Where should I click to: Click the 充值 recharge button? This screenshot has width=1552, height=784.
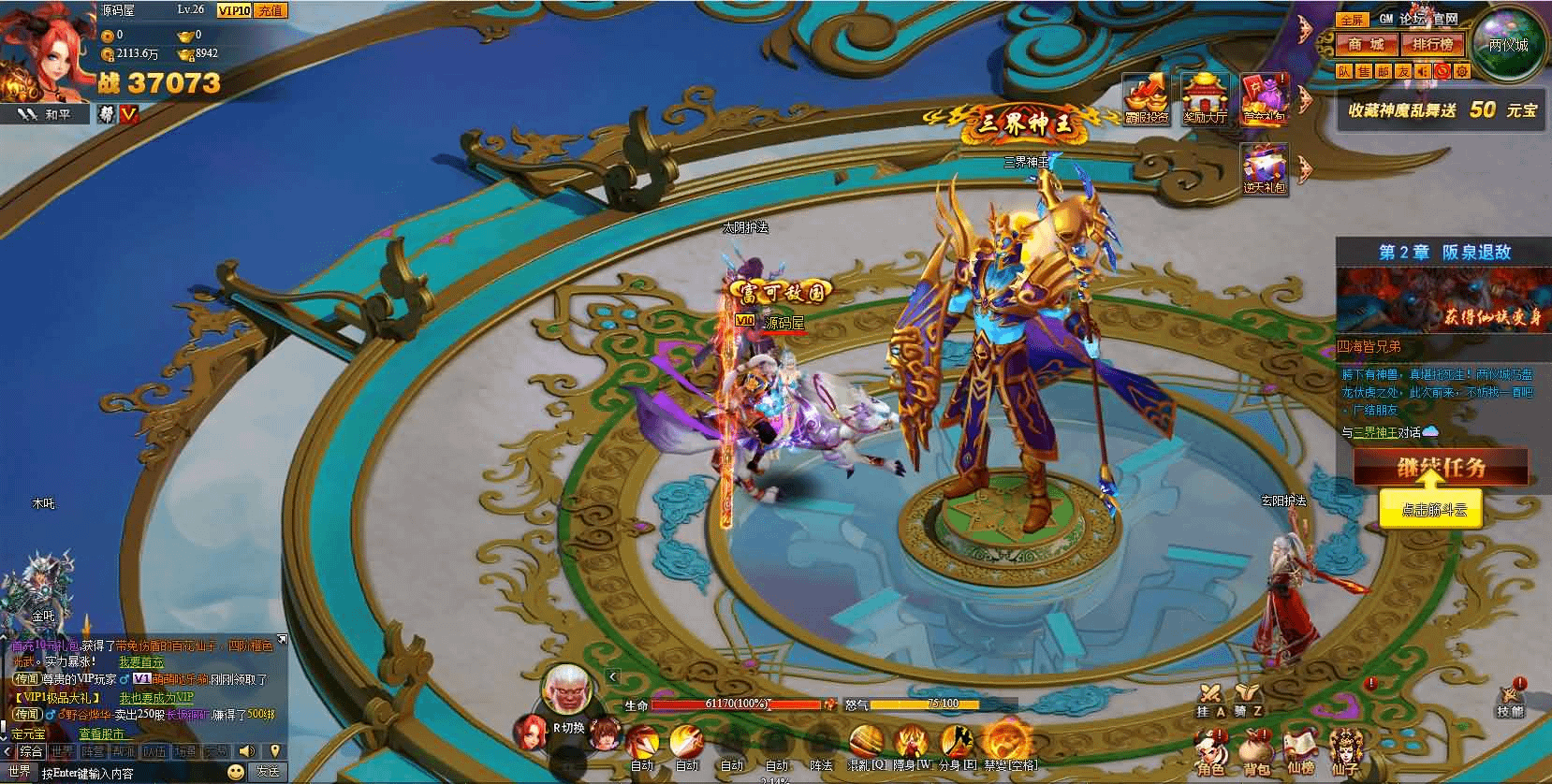(x=270, y=10)
